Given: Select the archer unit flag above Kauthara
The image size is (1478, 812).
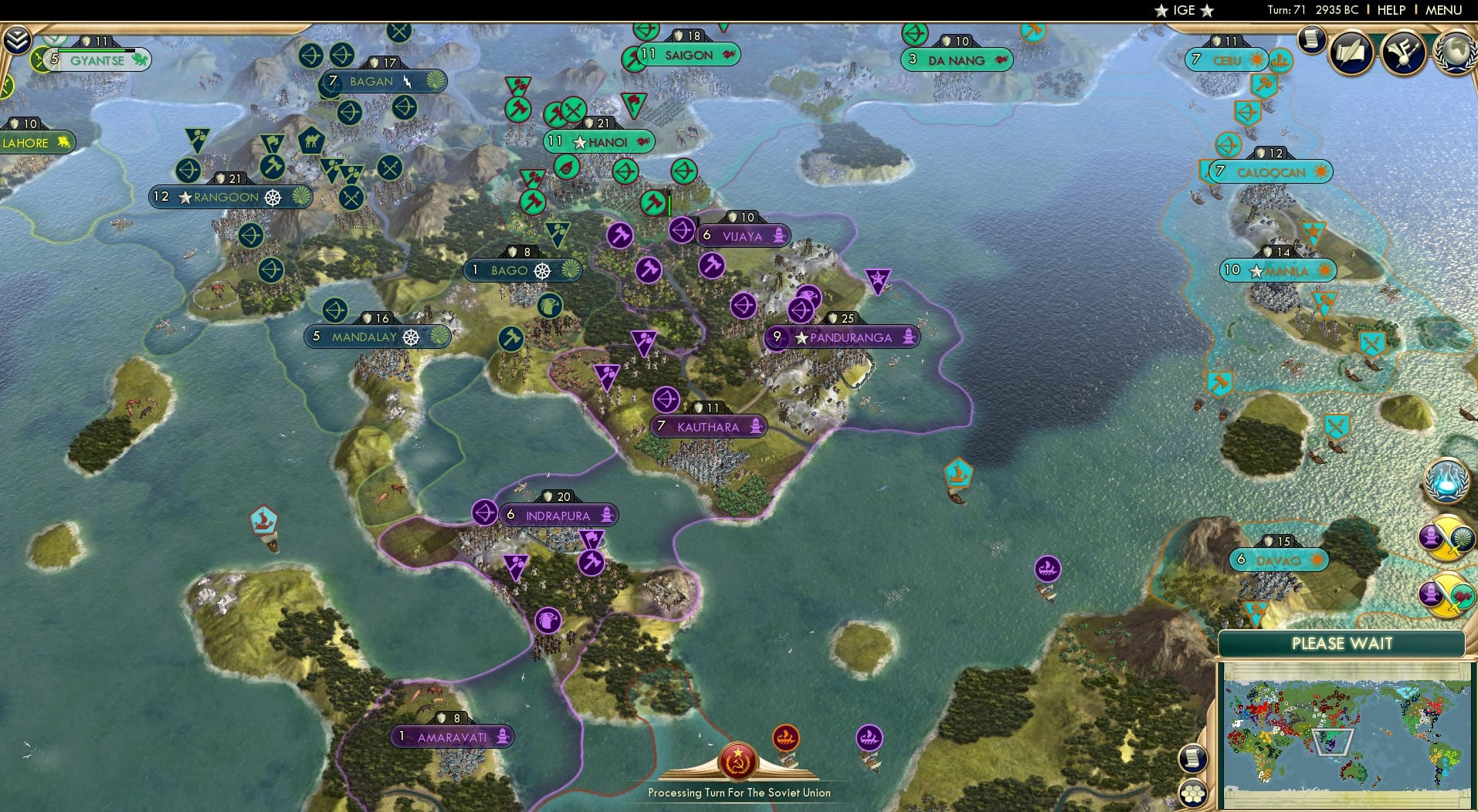Looking at the screenshot, I should pyautogui.click(x=666, y=400).
